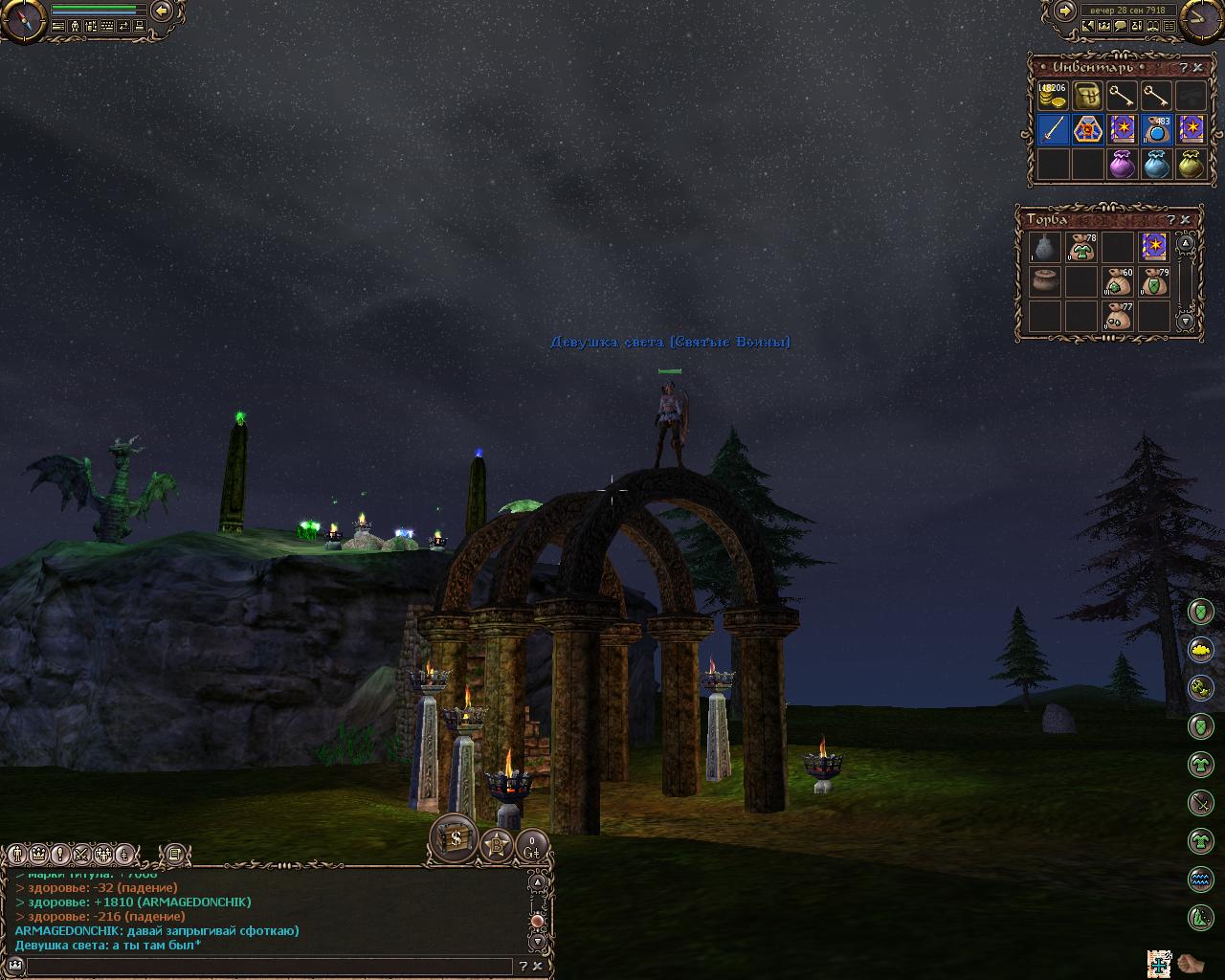Viewport: 1225px width, 980px height.
Task: Select the clay pot in Торба
Action: click(x=1044, y=282)
